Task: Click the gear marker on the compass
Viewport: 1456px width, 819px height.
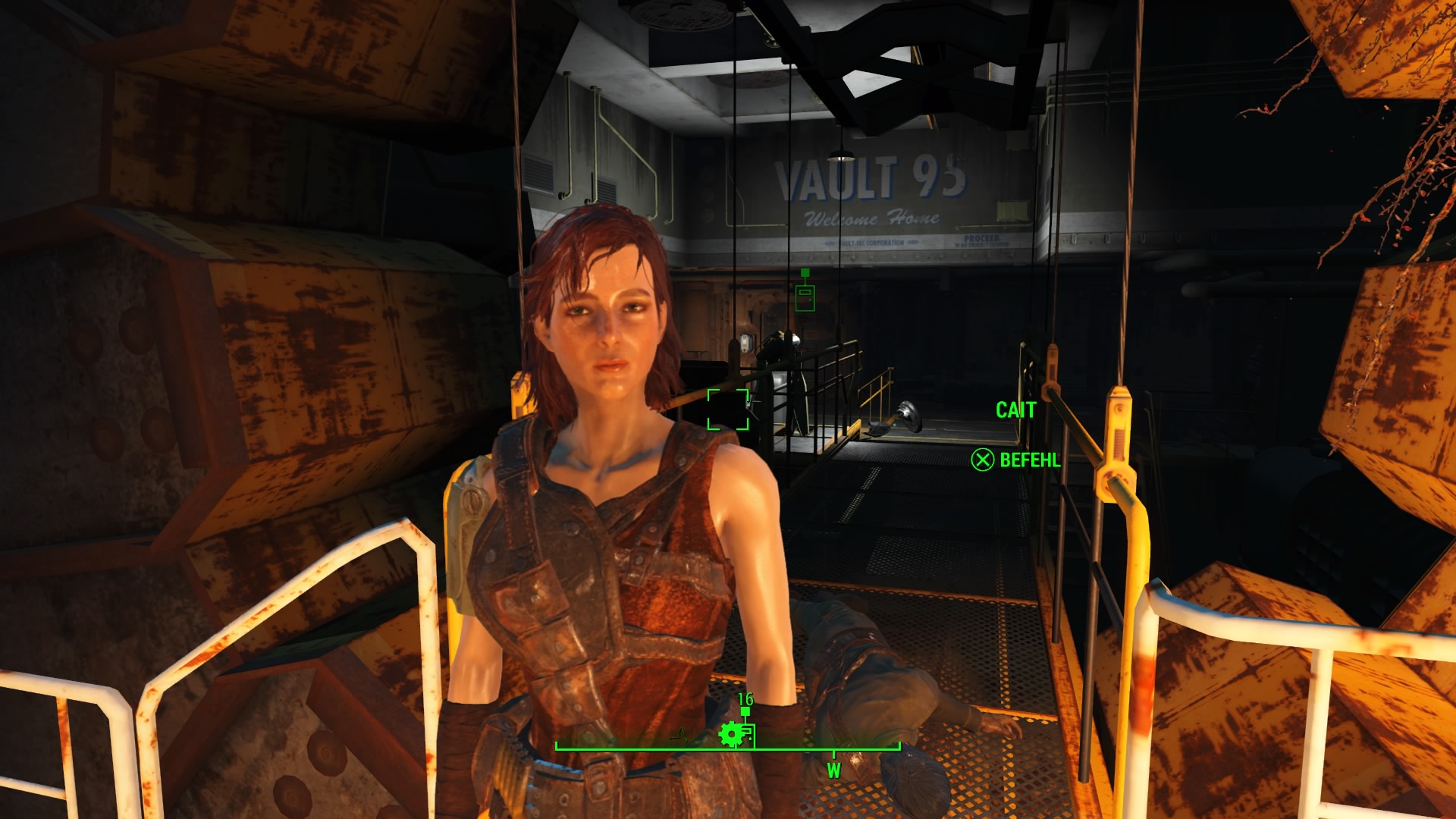Action: click(730, 733)
